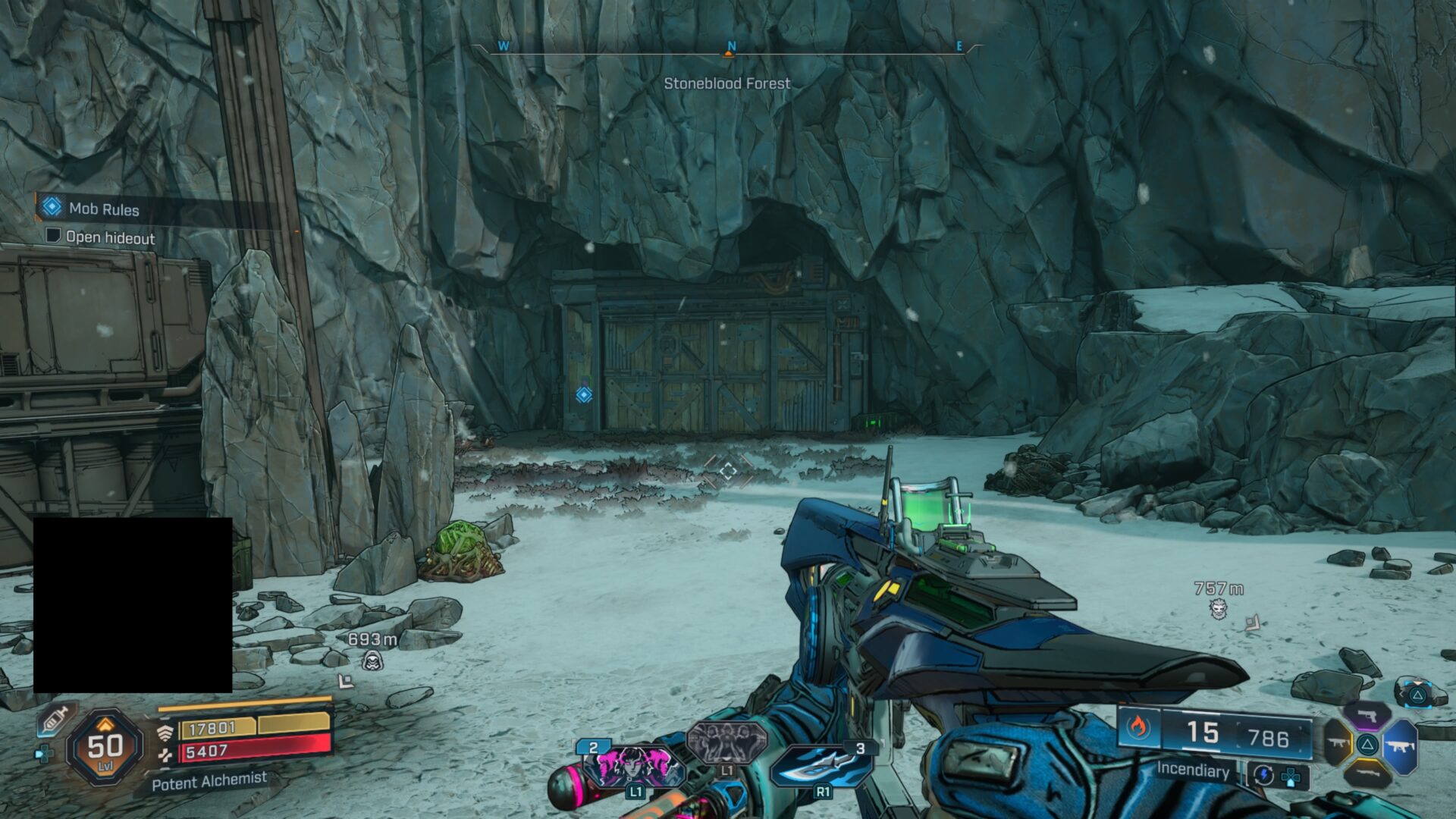
Task: Expand the Mob Rules mission entry
Action: click(x=102, y=209)
